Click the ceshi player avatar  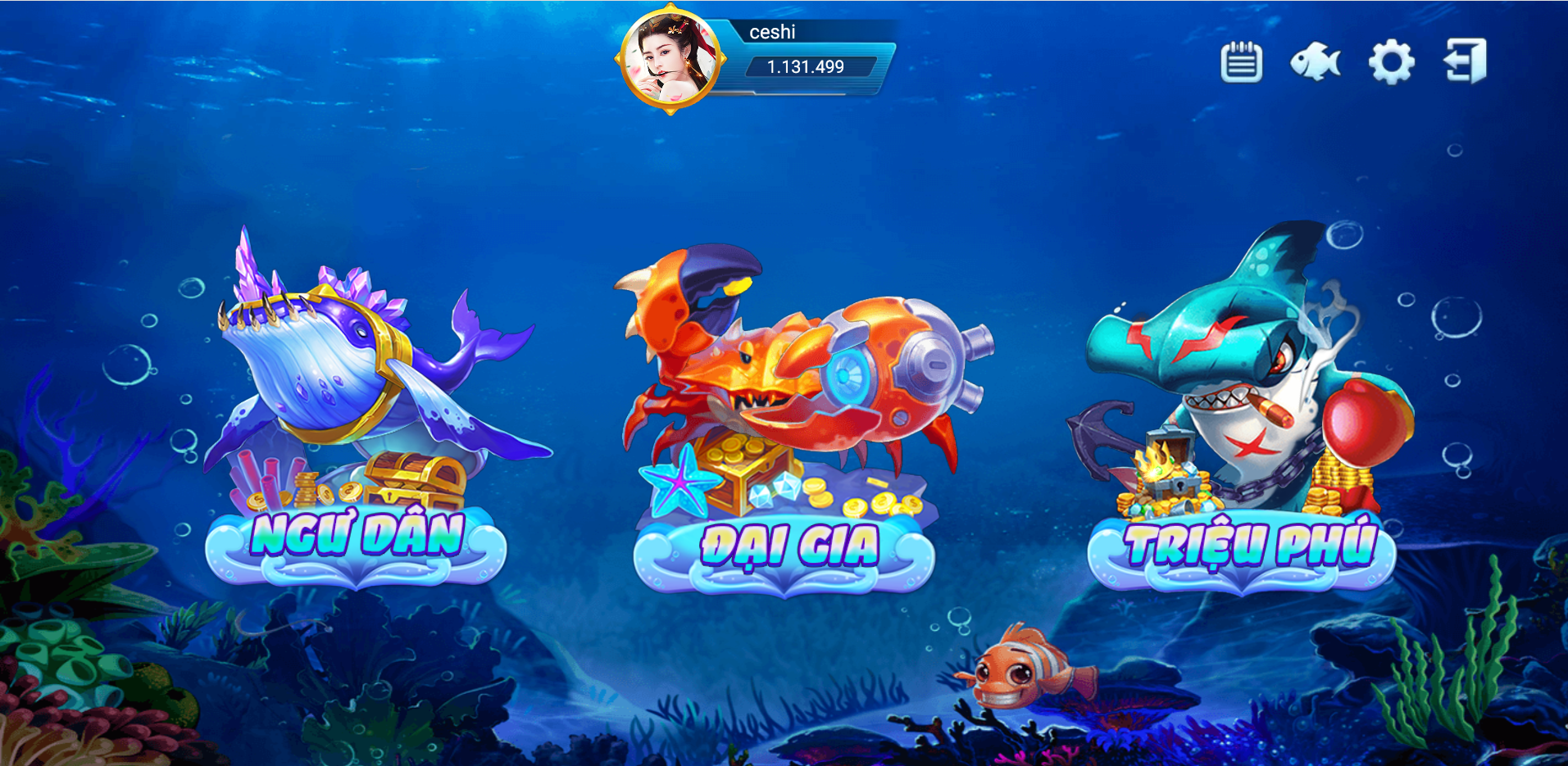(670, 59)
